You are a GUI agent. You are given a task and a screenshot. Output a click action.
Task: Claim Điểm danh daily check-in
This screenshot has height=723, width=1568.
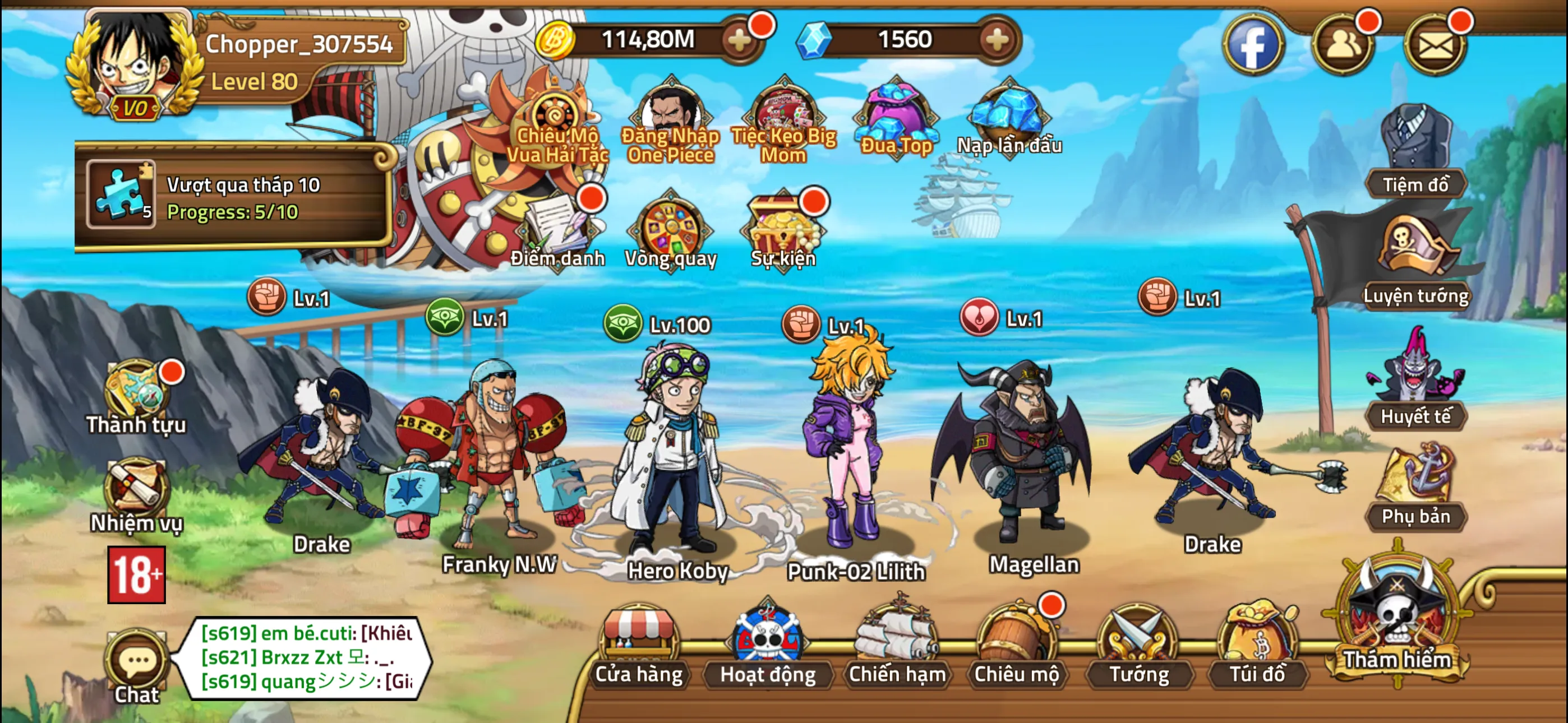pos(557,231)
